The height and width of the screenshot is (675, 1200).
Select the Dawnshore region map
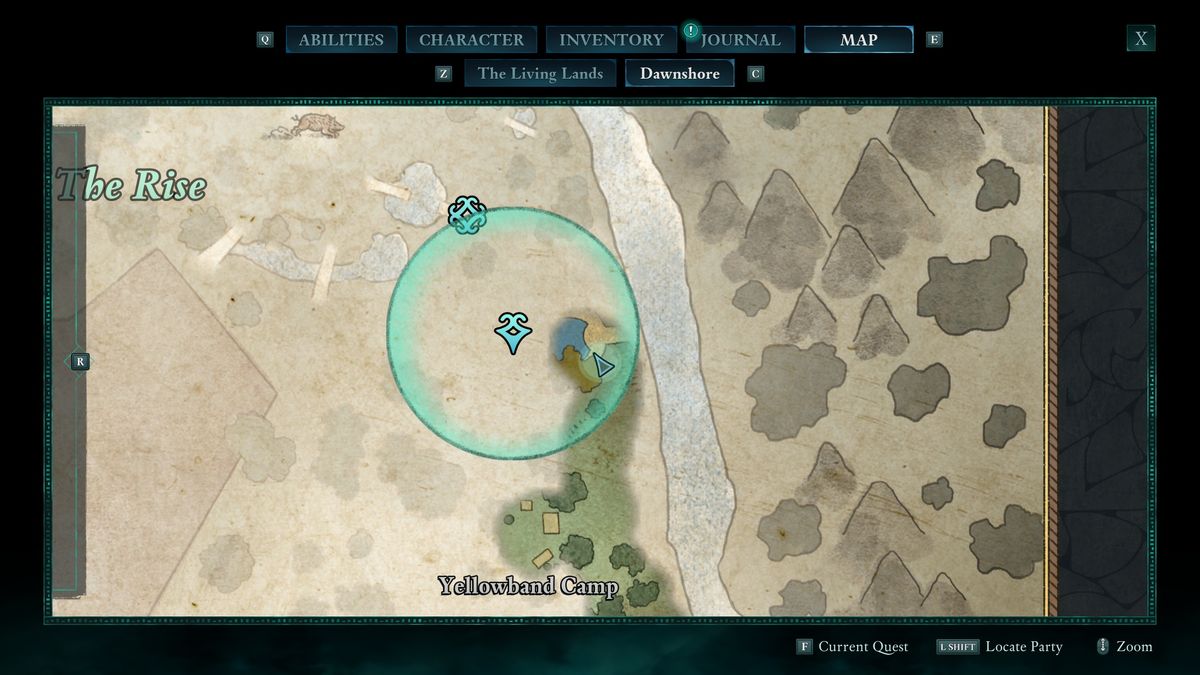click(680, 73)
